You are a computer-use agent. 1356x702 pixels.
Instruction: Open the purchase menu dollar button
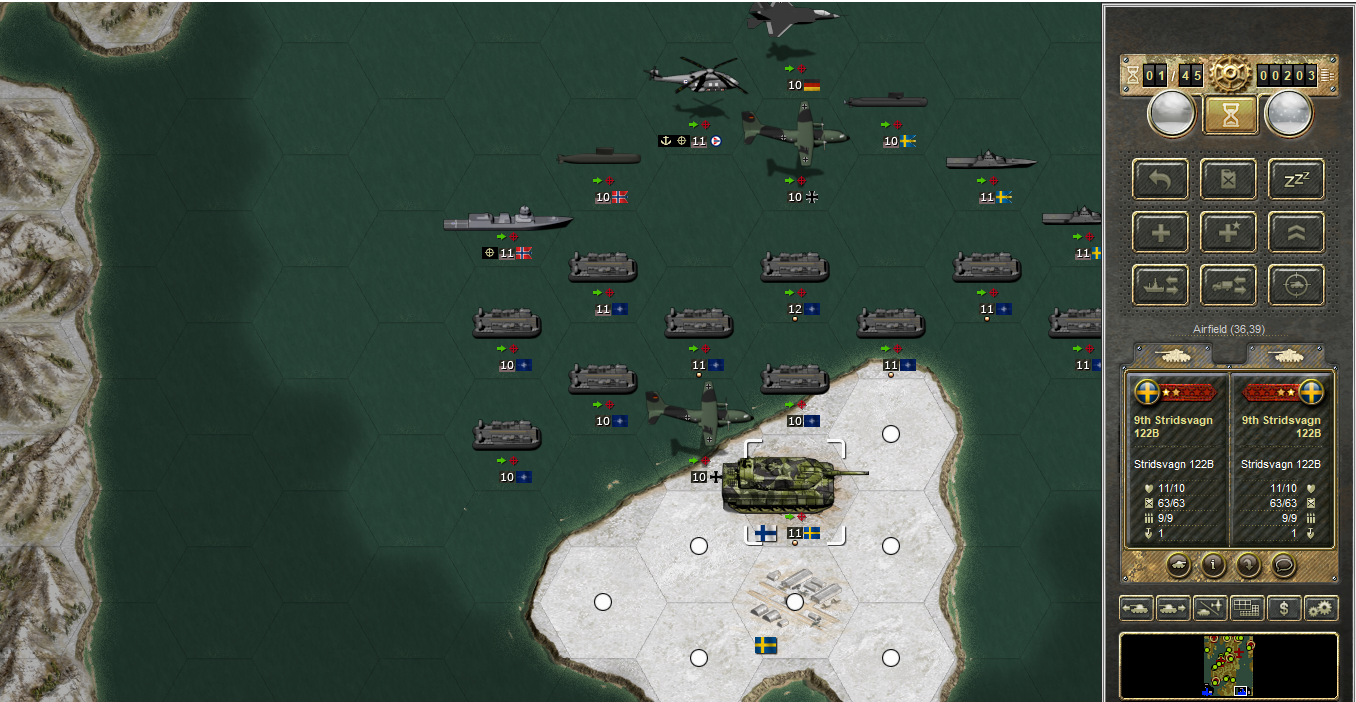coord(1284,608)
